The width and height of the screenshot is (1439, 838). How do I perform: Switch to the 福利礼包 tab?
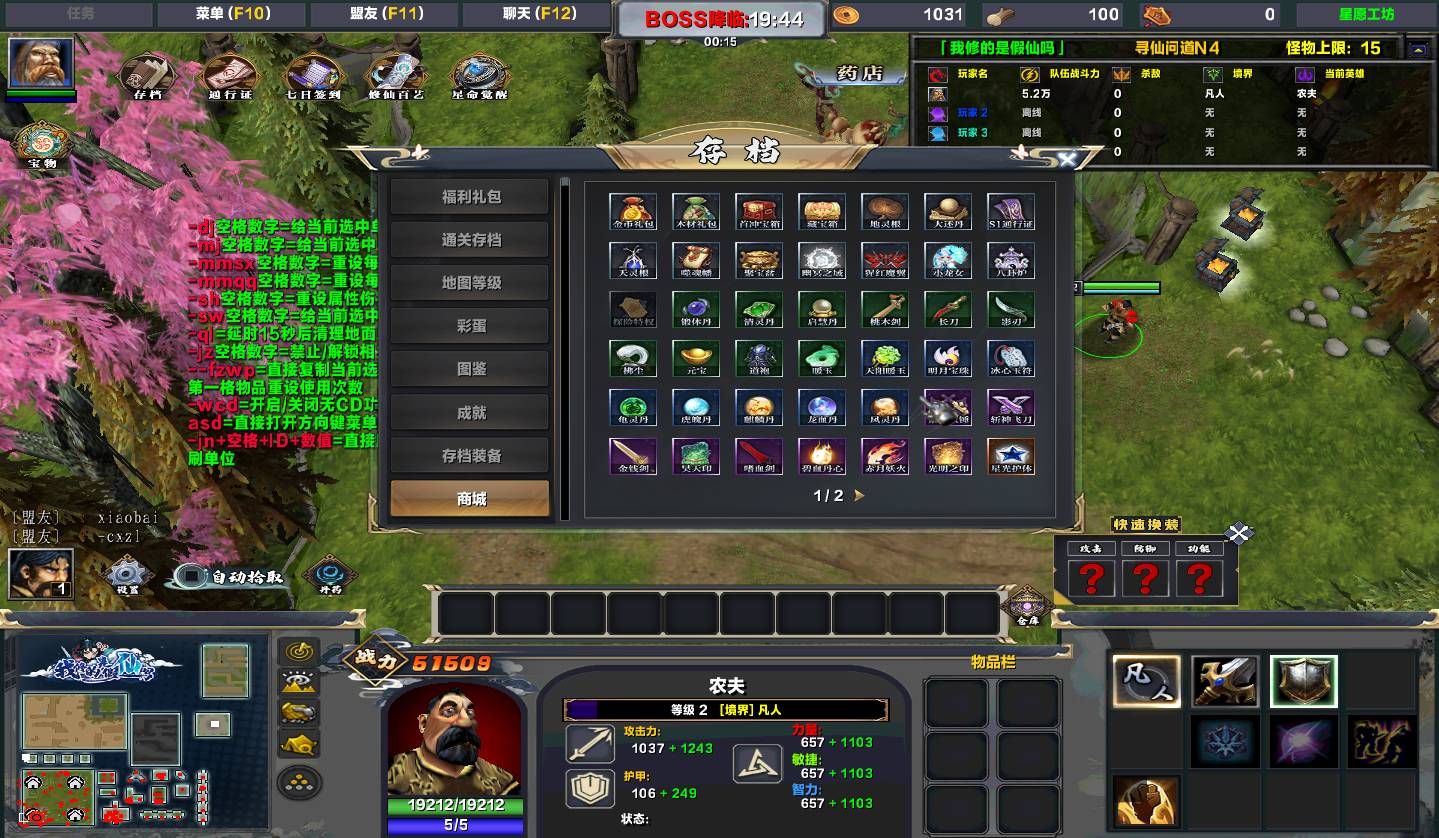tap(470, 197)
